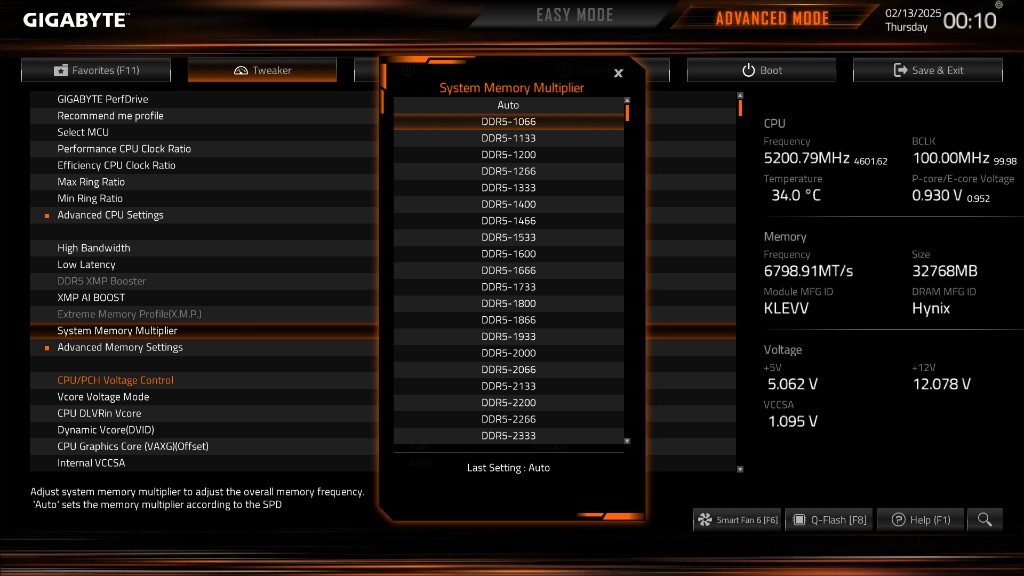
Task: Select the Vcore Voltage Mode entry
Action: coord(103,397)
